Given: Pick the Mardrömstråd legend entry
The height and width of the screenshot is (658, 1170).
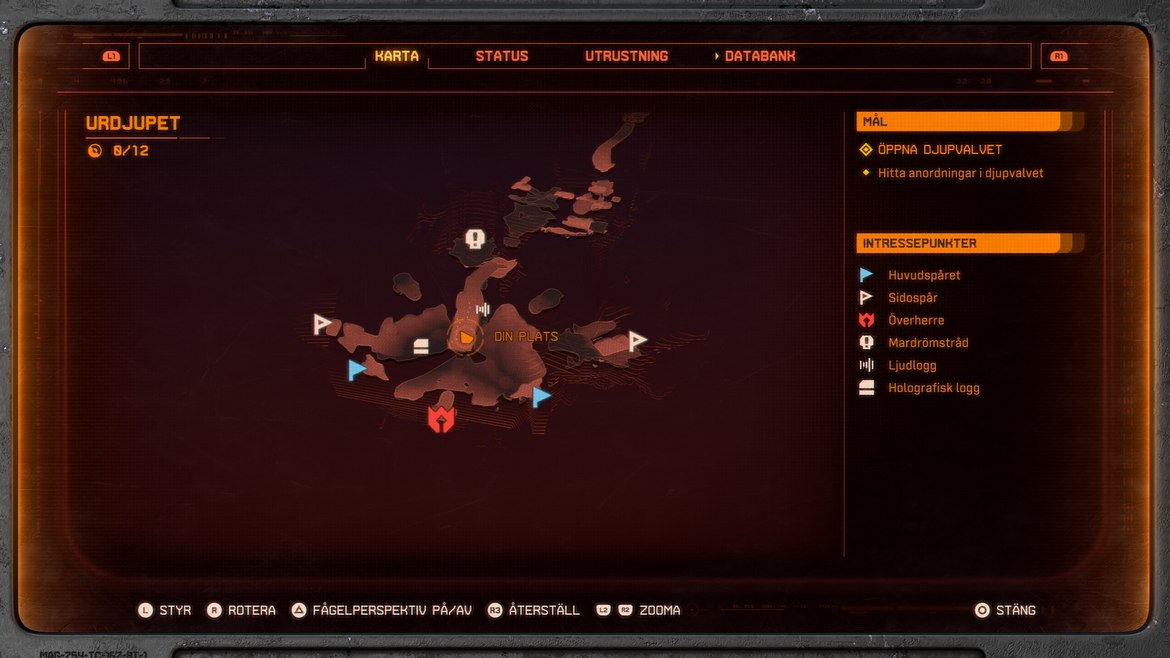Looking at the screenshot, I should pyautogui.click(x=927, y=343).
